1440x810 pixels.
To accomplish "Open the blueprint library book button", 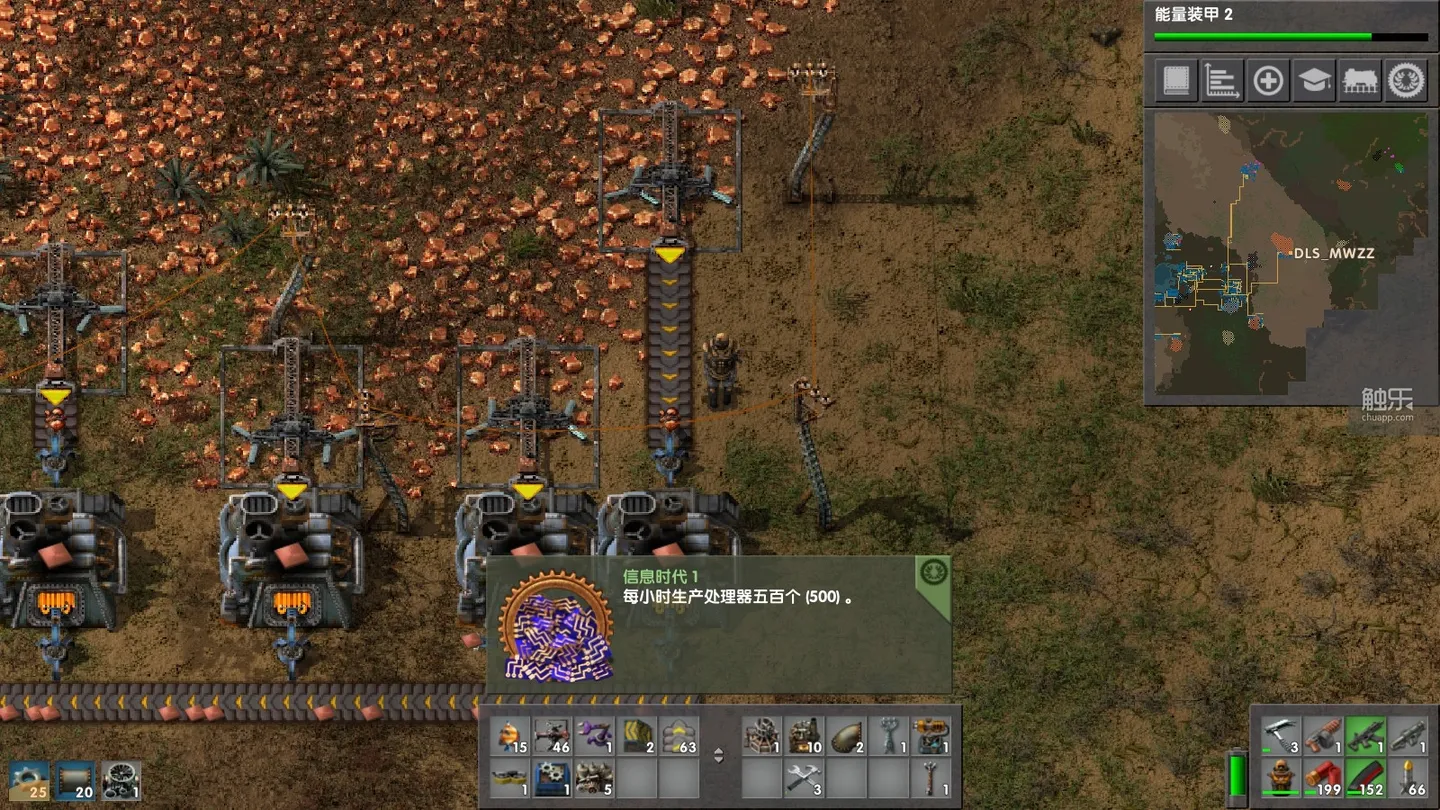I will (1176, 80).
